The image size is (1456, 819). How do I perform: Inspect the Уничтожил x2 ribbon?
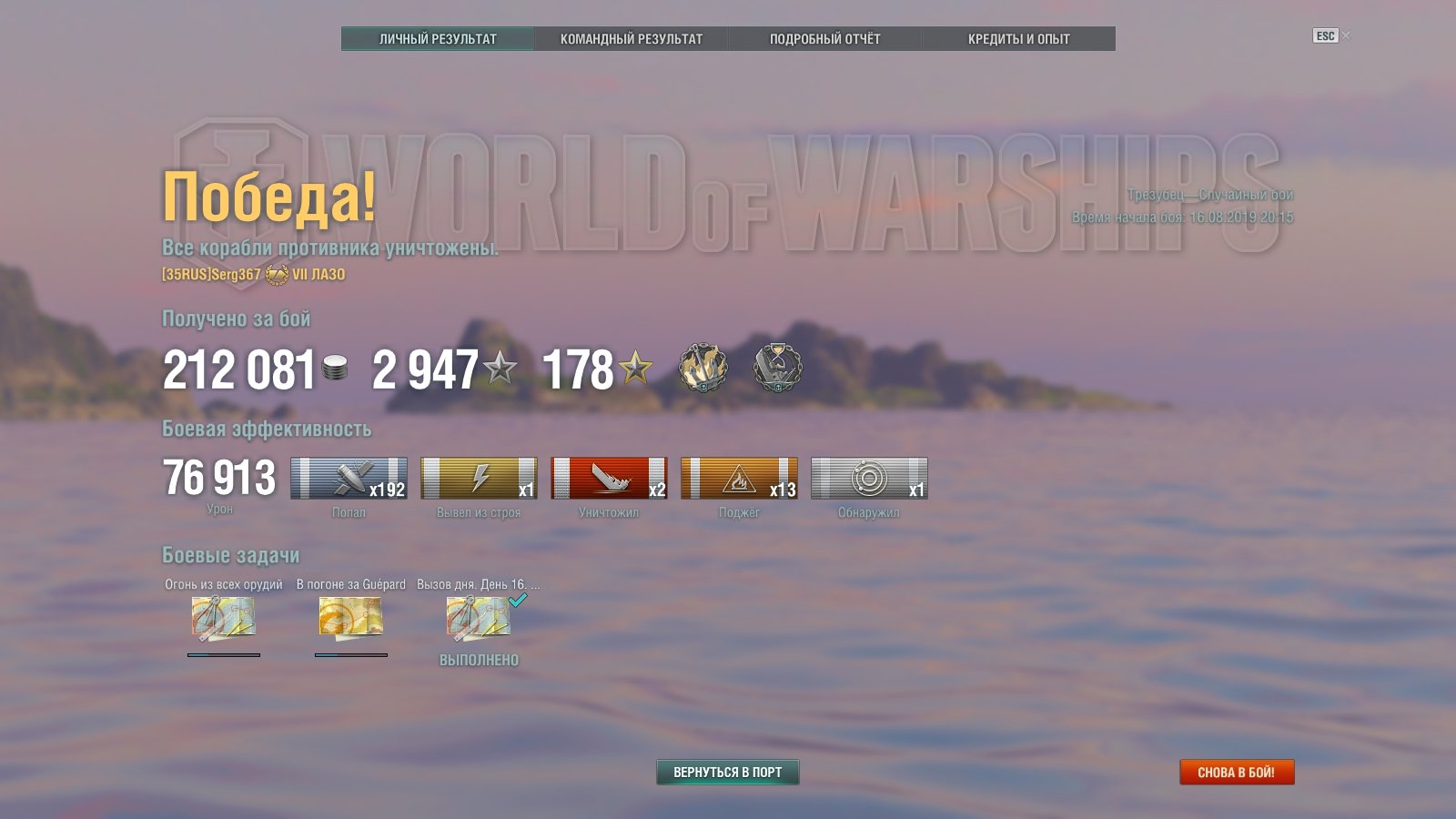(x=609, y=479)
